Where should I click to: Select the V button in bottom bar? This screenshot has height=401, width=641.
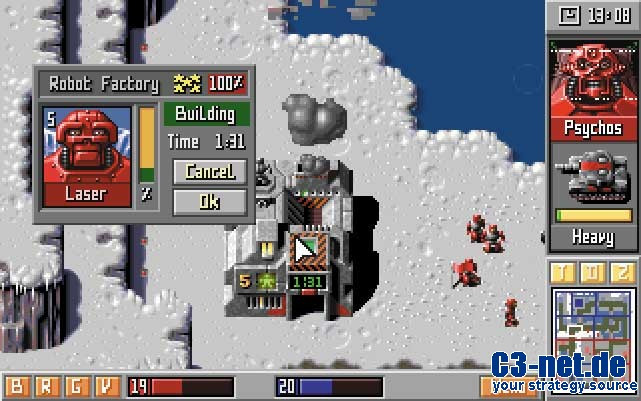tap(107, 386)
